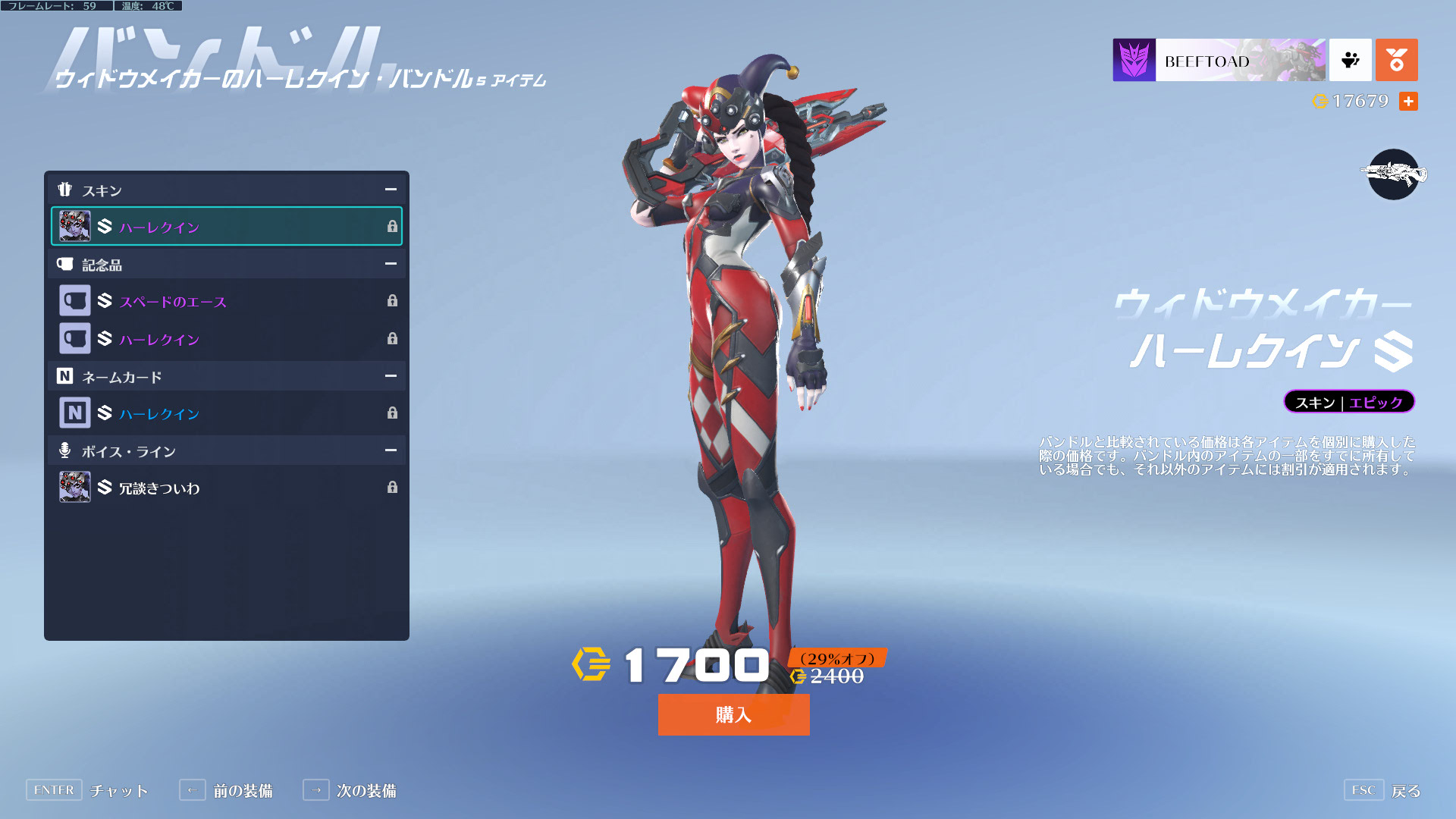This screenshot has width=1456, height=819.
Task: Open the social friends menu icon
Action: pyautogui.click(x=1350, y=60)
